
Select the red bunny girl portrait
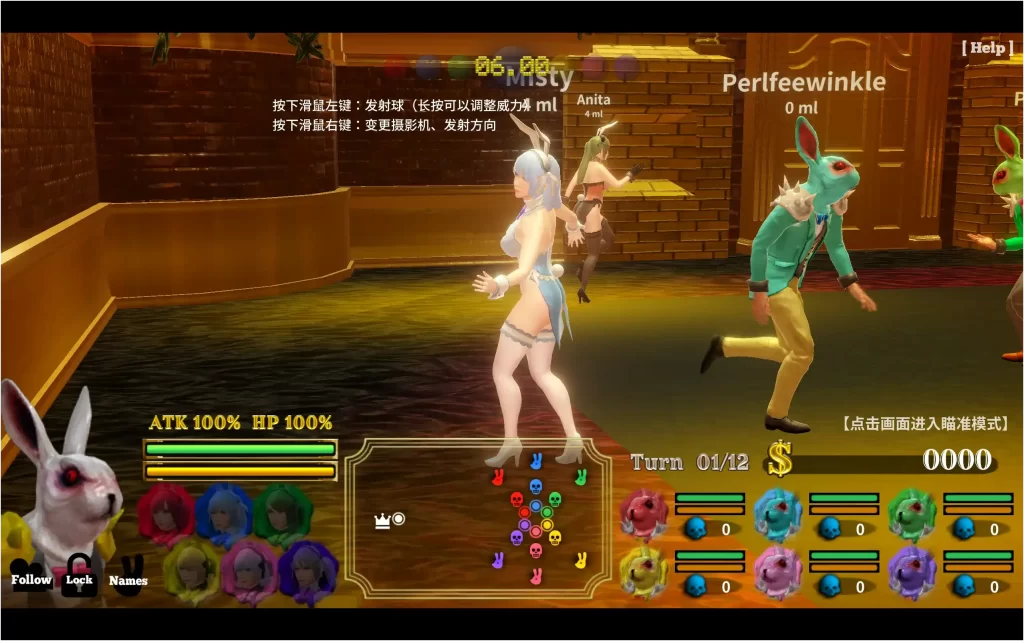tap(166, 512)
